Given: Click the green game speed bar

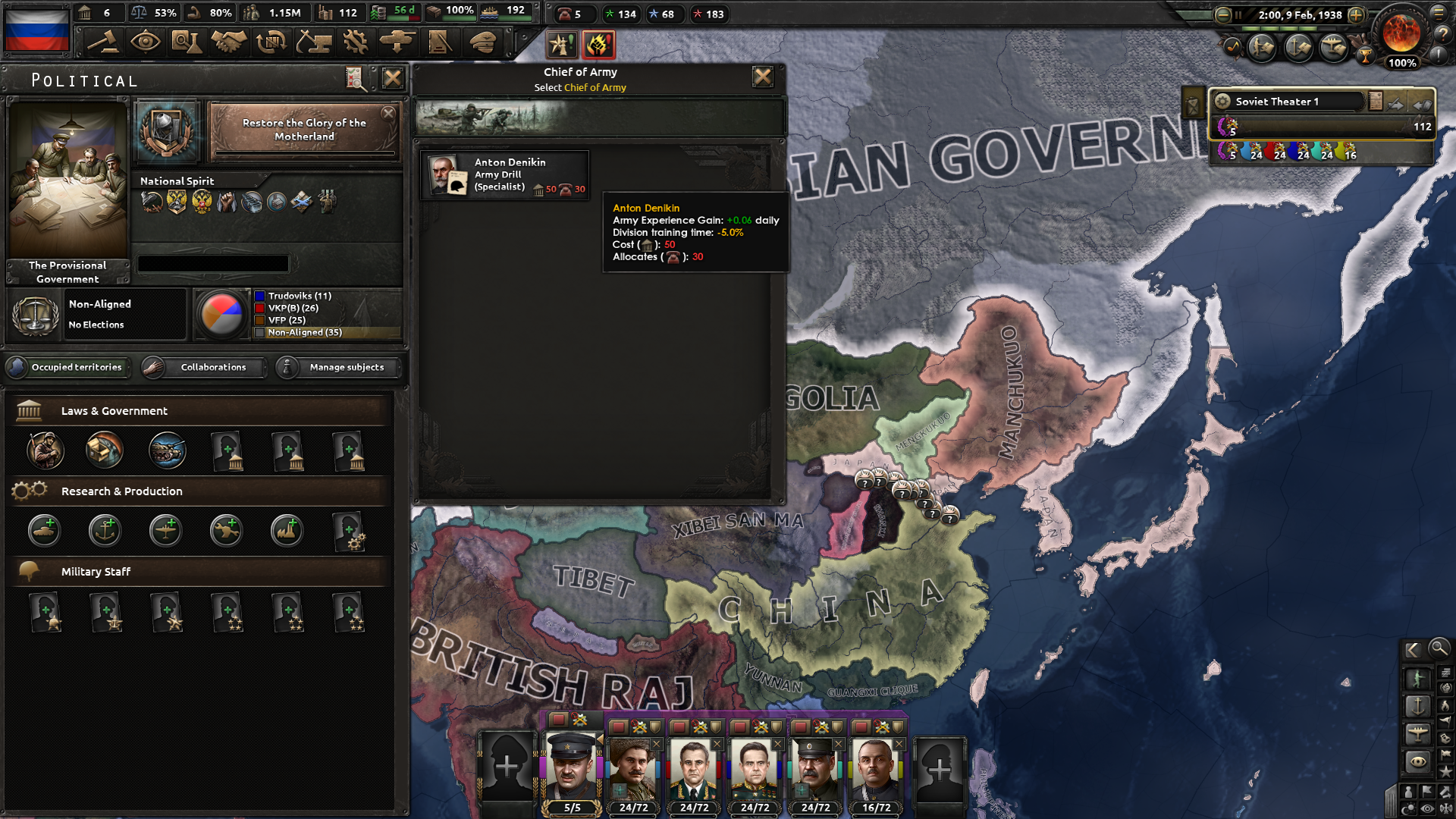Looking at the screenshot, I should (x=1282, y=28).
